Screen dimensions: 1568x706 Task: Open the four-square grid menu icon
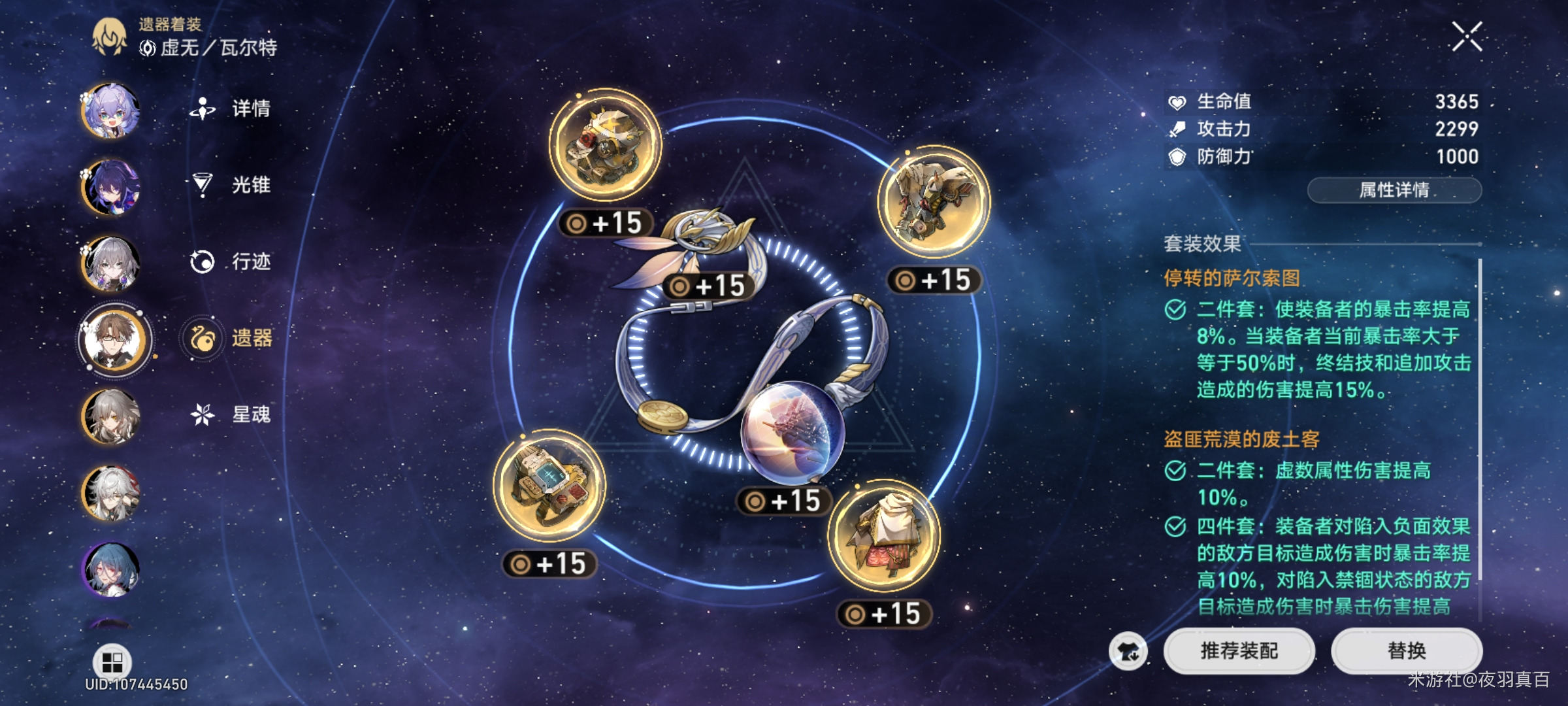pyautogui.click(x=112, y=662)
